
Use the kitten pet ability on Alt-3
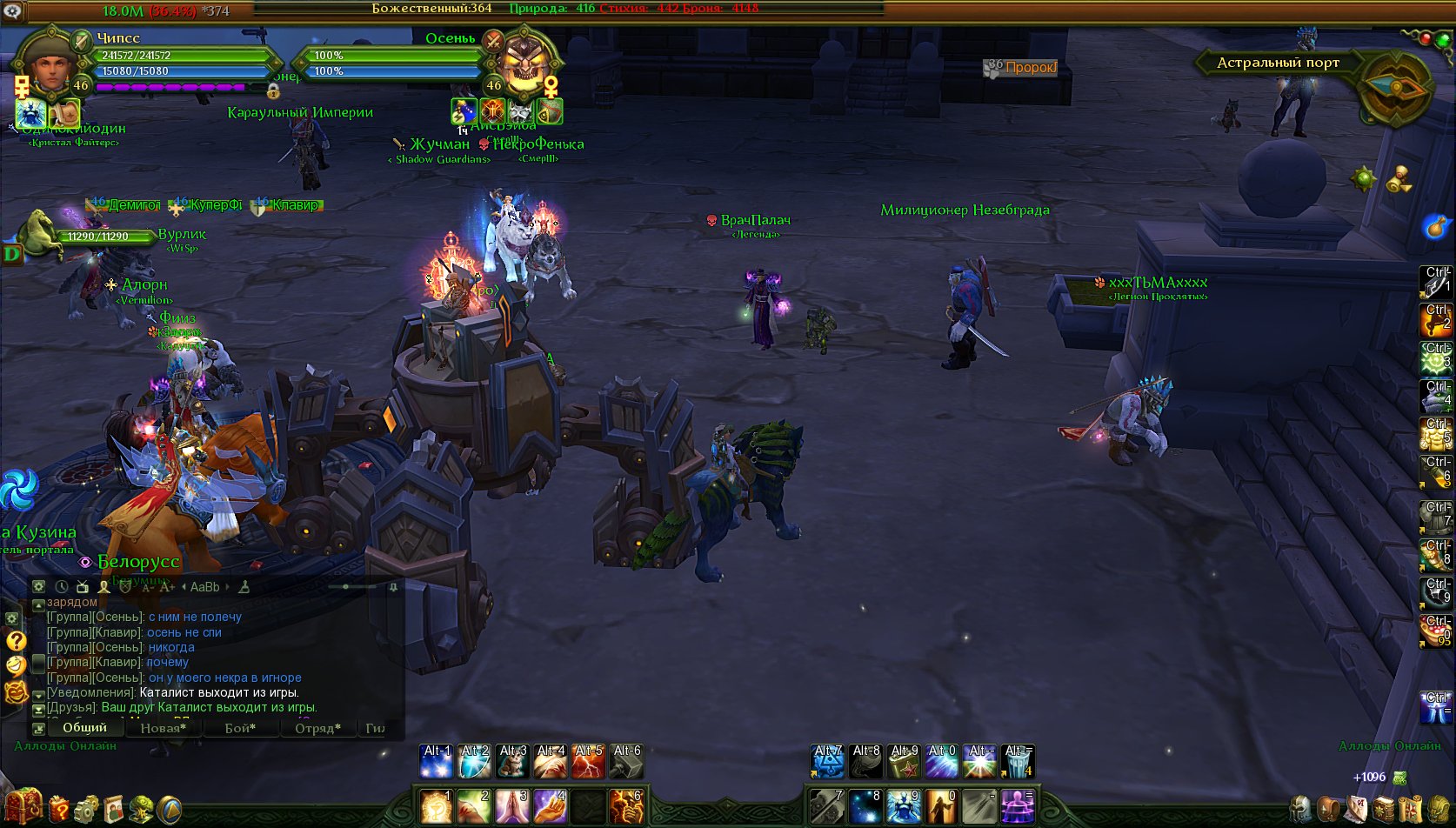[512, 762]
